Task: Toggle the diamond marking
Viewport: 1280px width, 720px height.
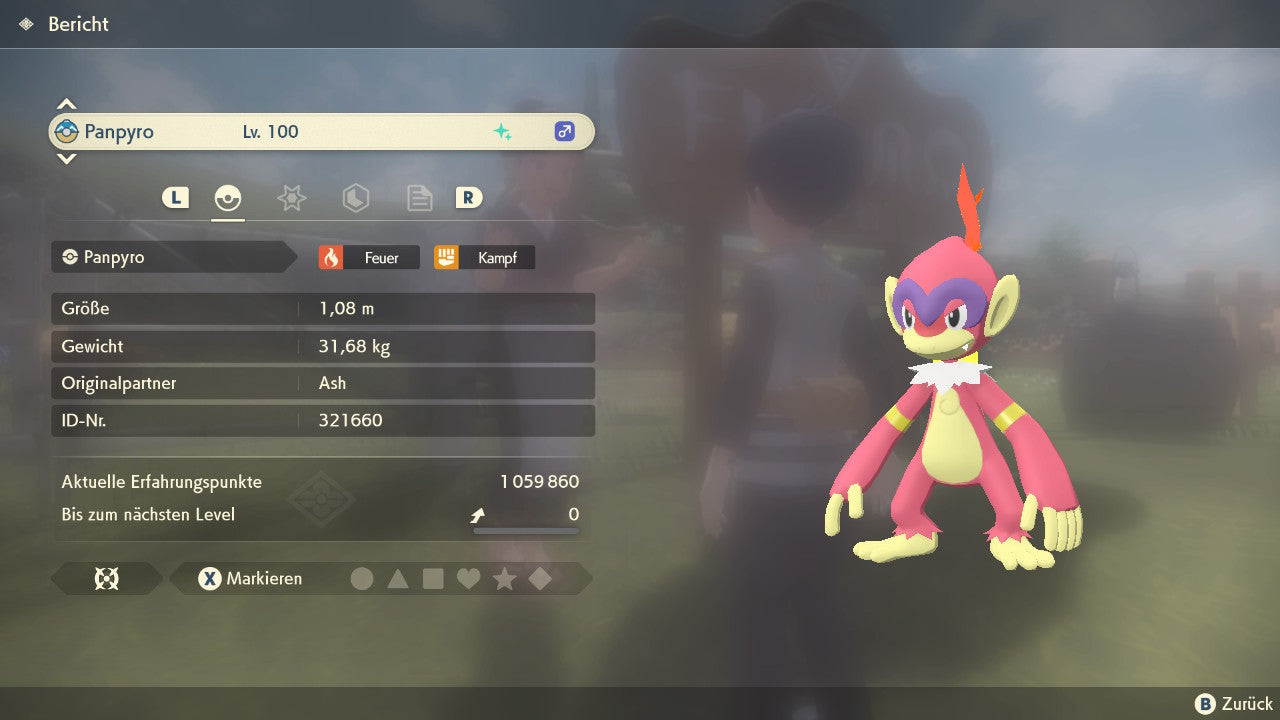Action: click(540, 579)
